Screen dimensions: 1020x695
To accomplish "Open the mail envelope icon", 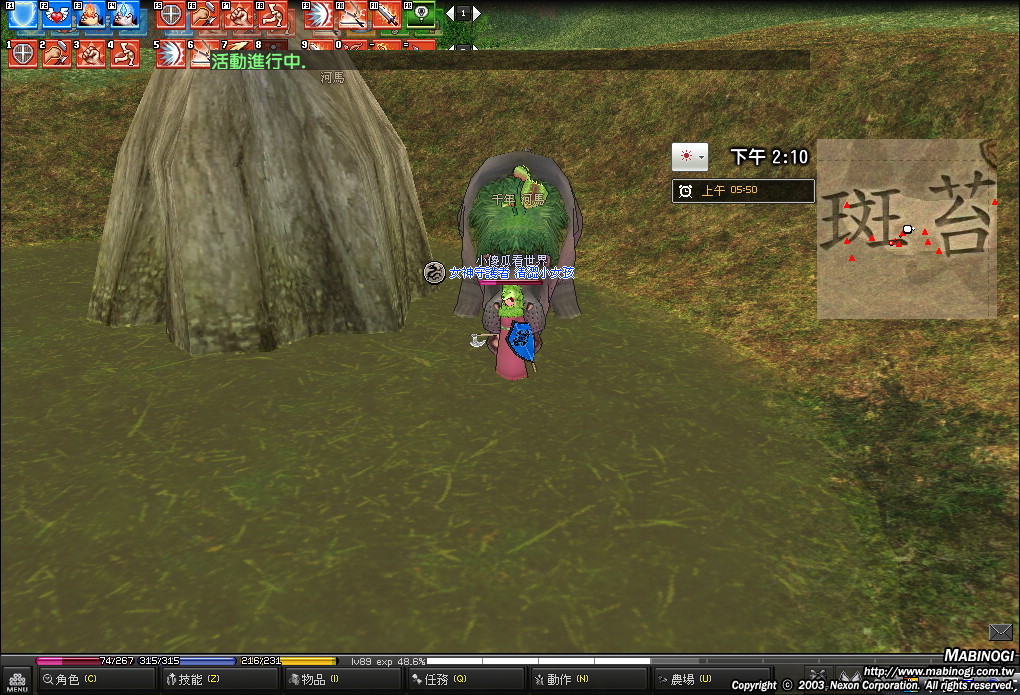I will [1000, 632].
